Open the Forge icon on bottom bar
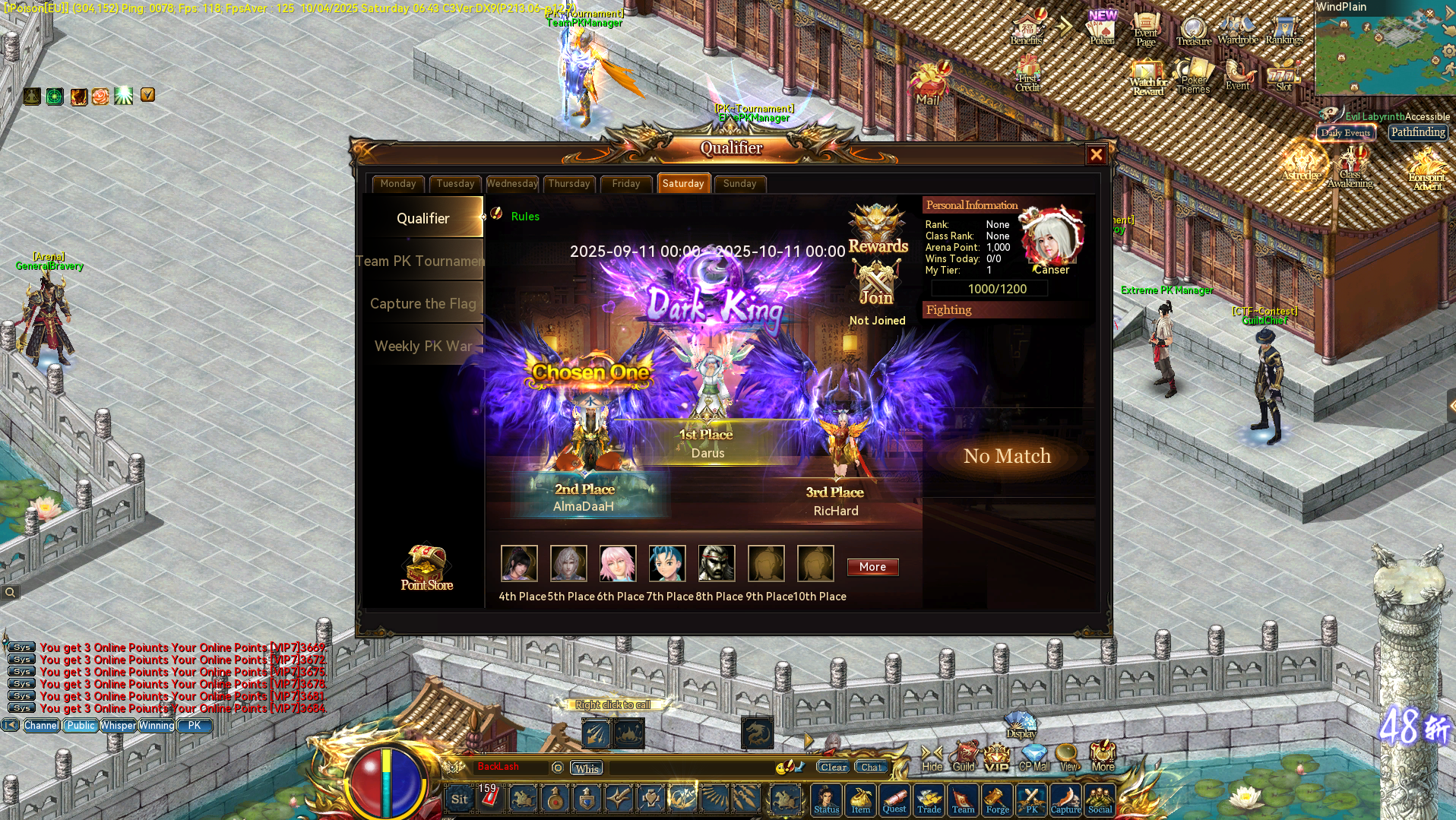The height and width of the screenshot is (820, 1456). (x=997, y=799)
